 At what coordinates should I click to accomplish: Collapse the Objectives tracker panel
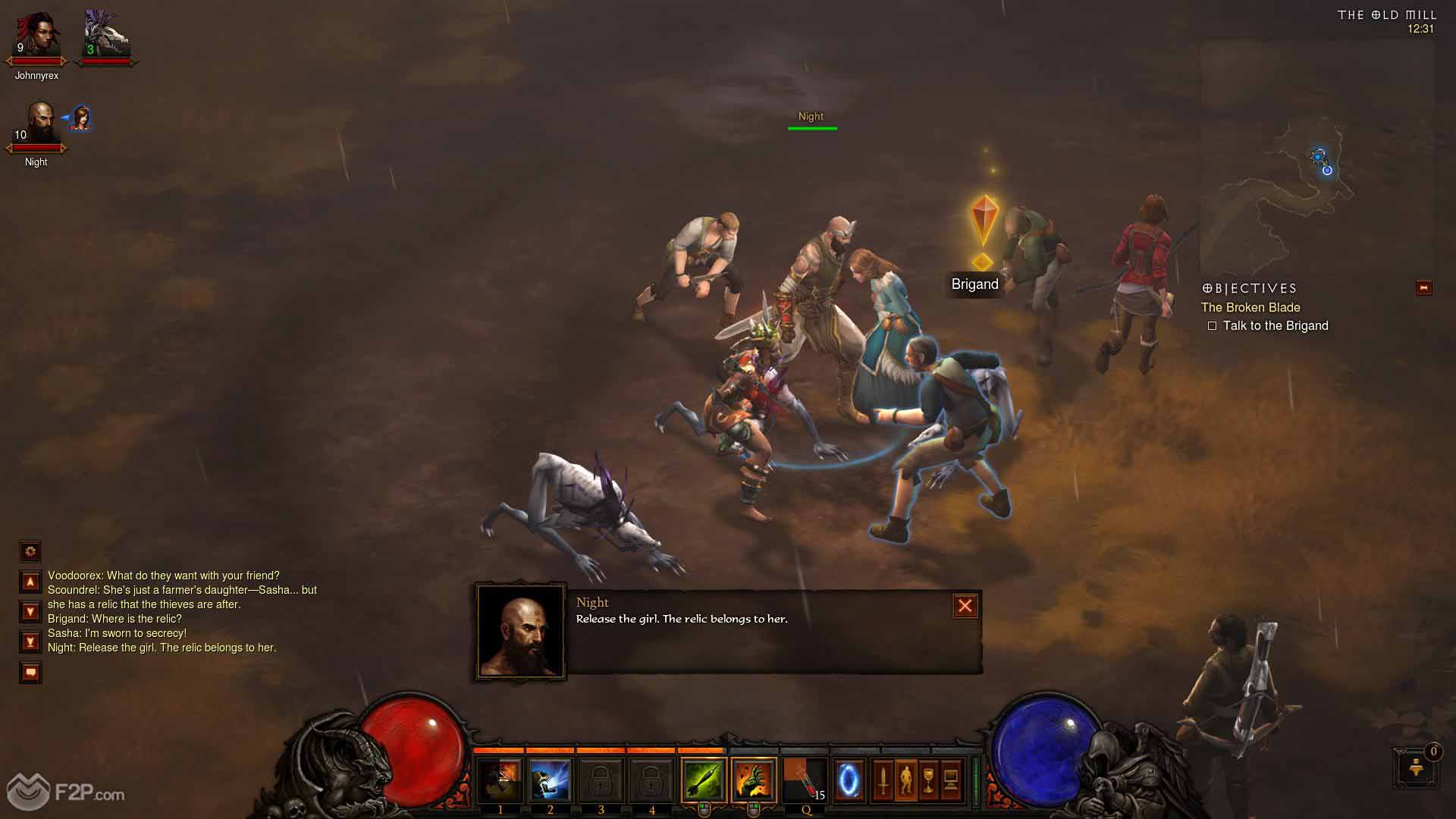[x=1423, y=288]
